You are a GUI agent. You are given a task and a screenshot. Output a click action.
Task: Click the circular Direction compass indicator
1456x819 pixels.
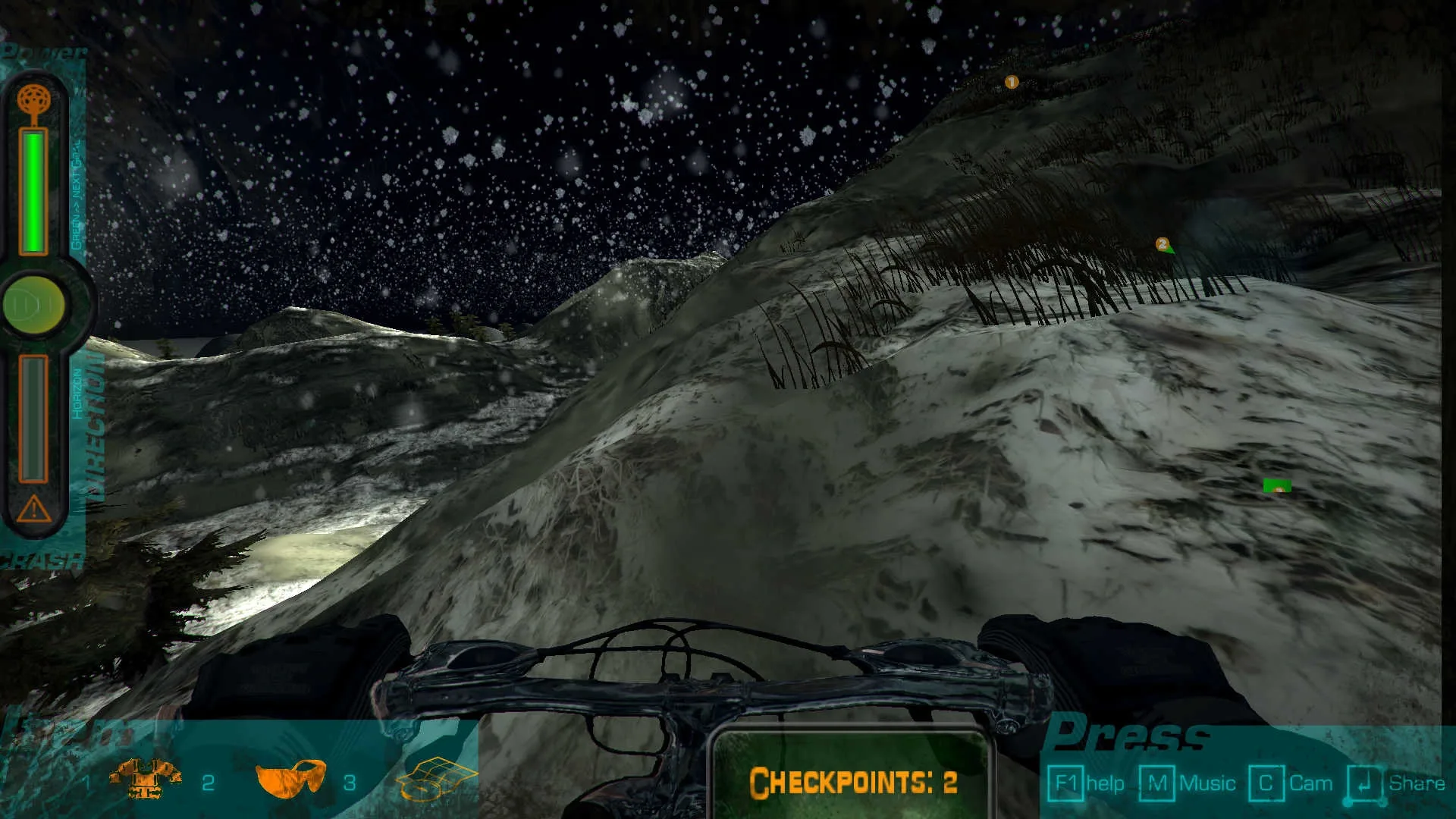point(33,303)
